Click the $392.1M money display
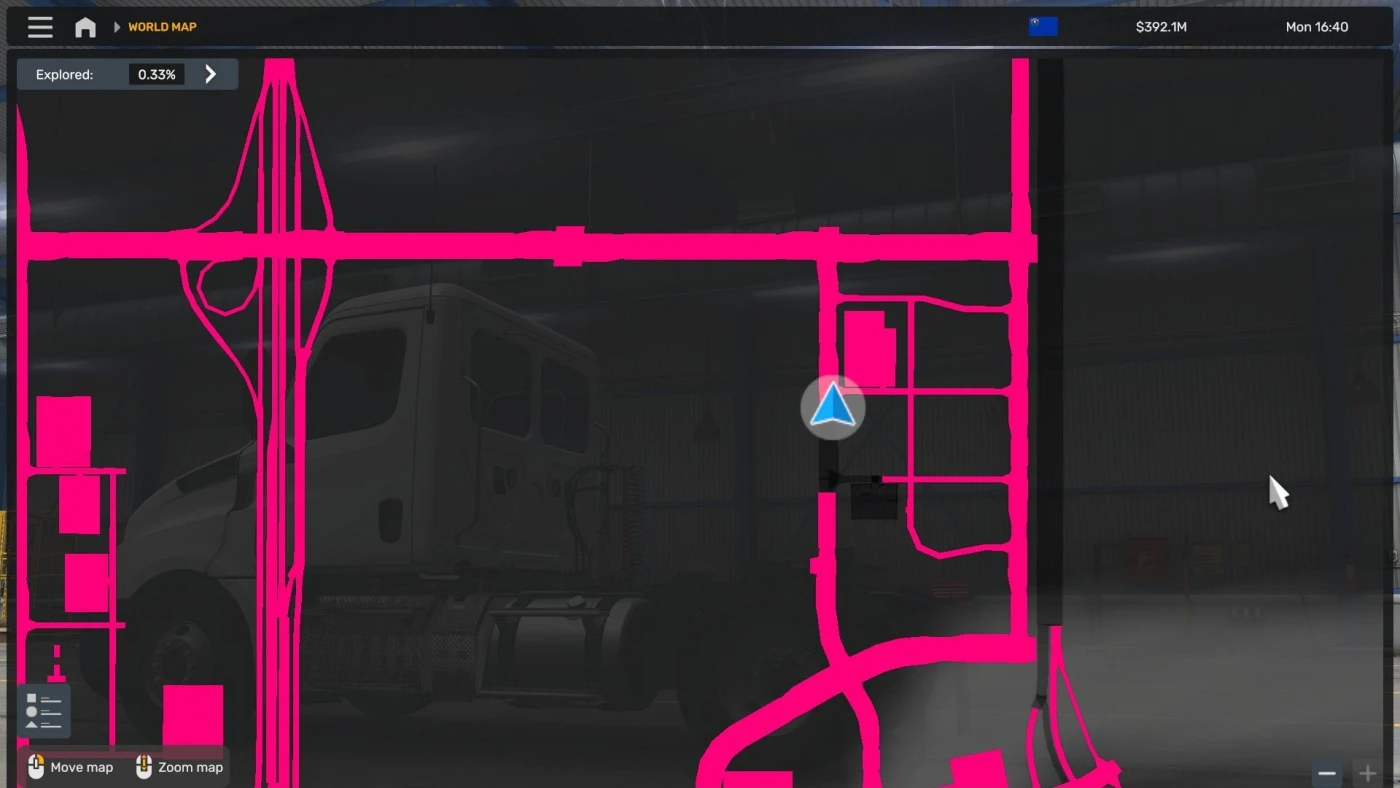Screen dimensions: 1400x788 point(1160,27)
